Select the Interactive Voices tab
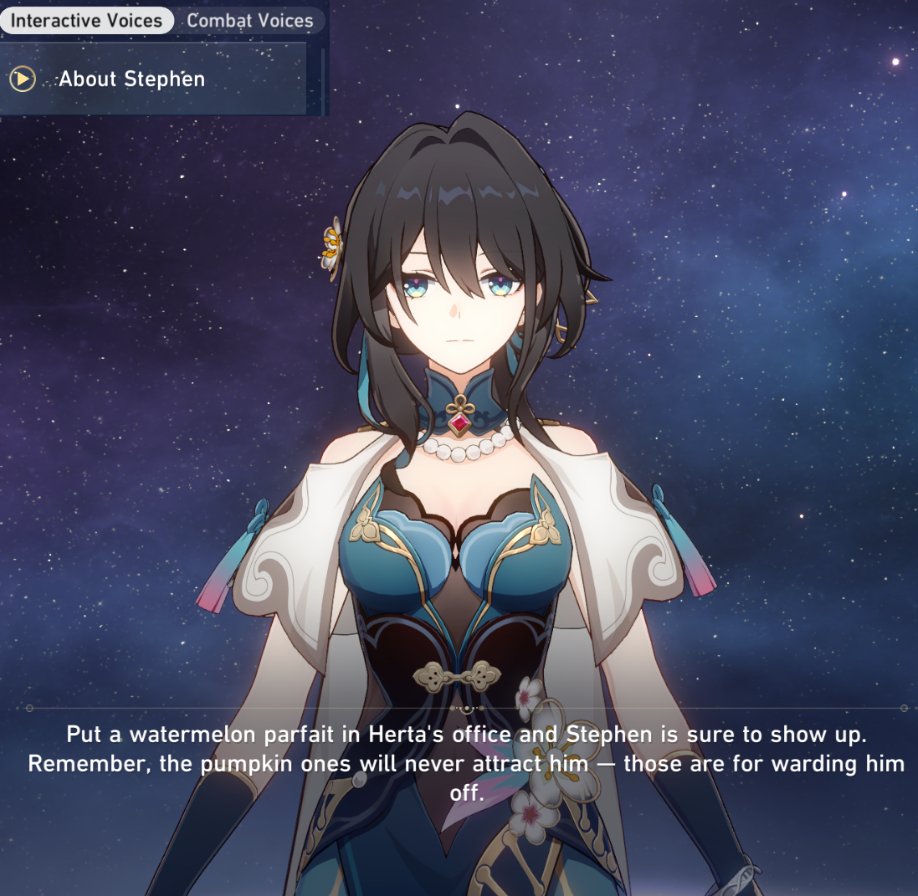 click(86, 20)
